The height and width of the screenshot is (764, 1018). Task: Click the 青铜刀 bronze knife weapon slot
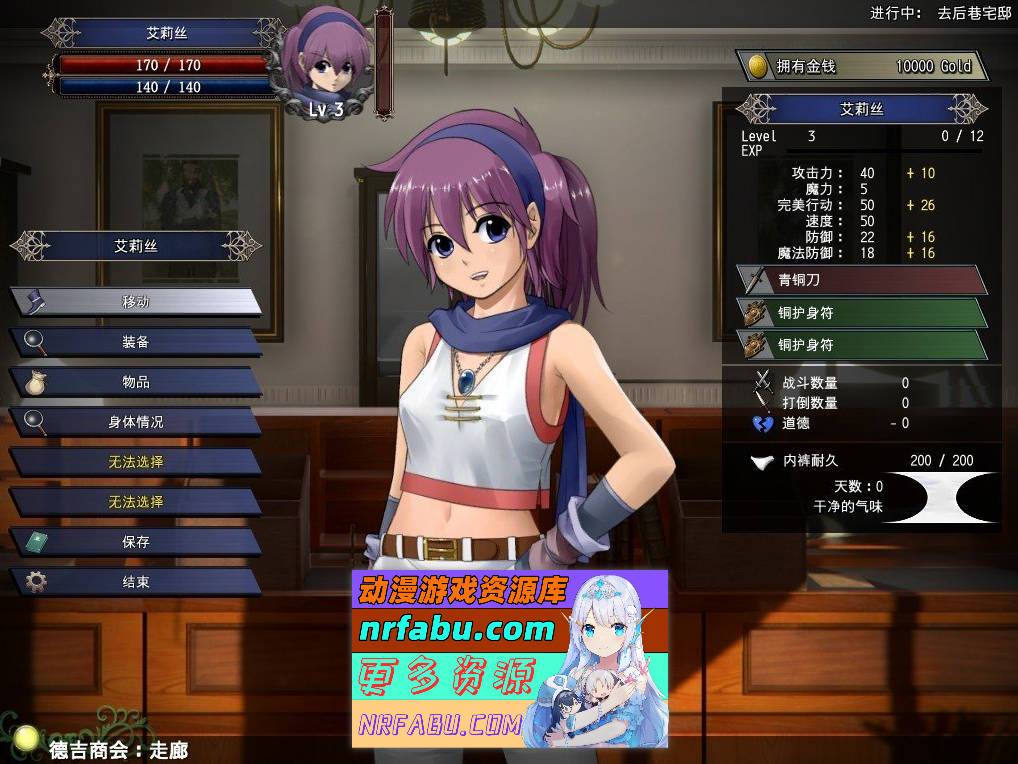coord(860,280)
